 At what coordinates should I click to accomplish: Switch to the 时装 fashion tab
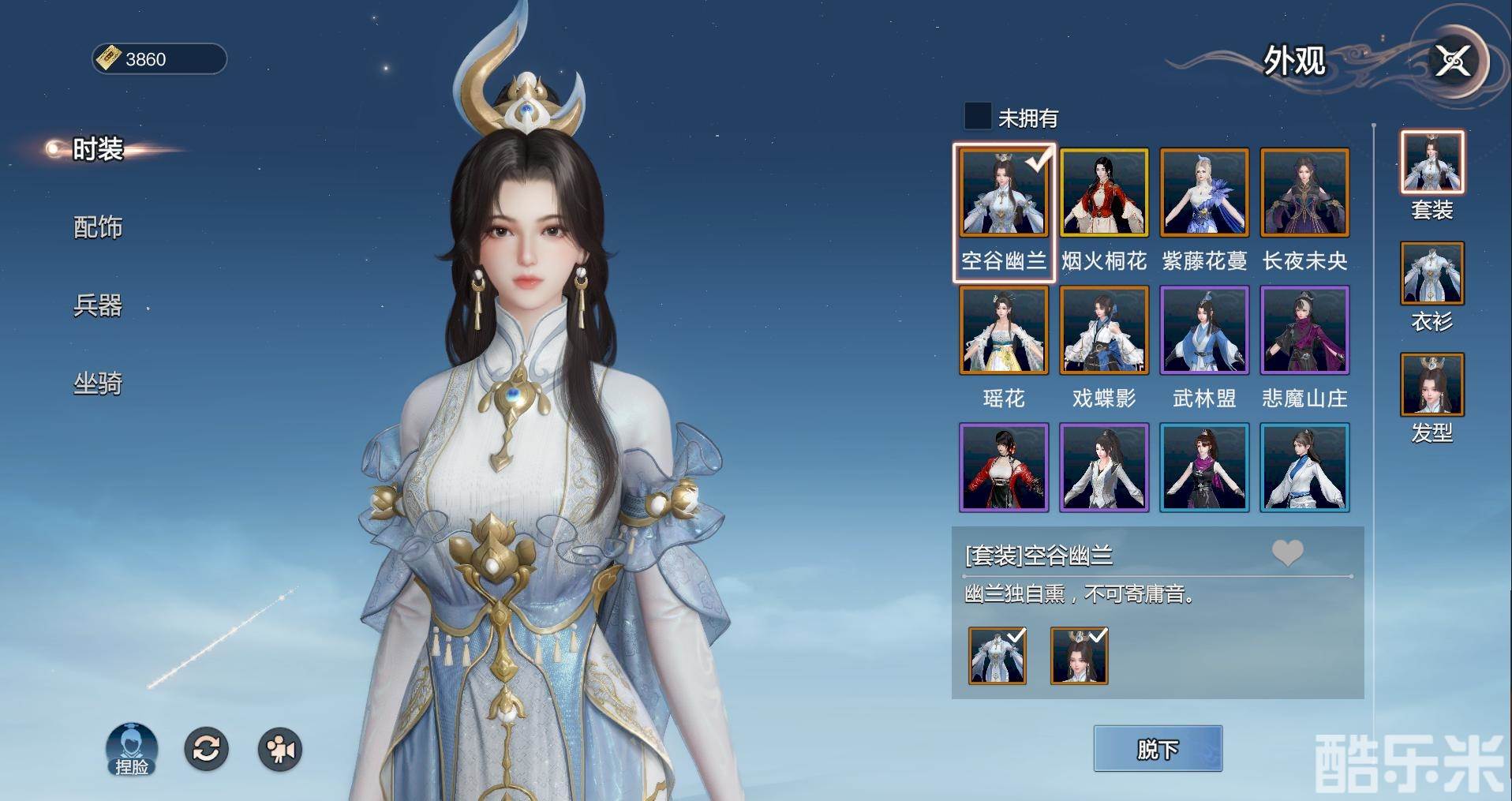coord(98,149)
